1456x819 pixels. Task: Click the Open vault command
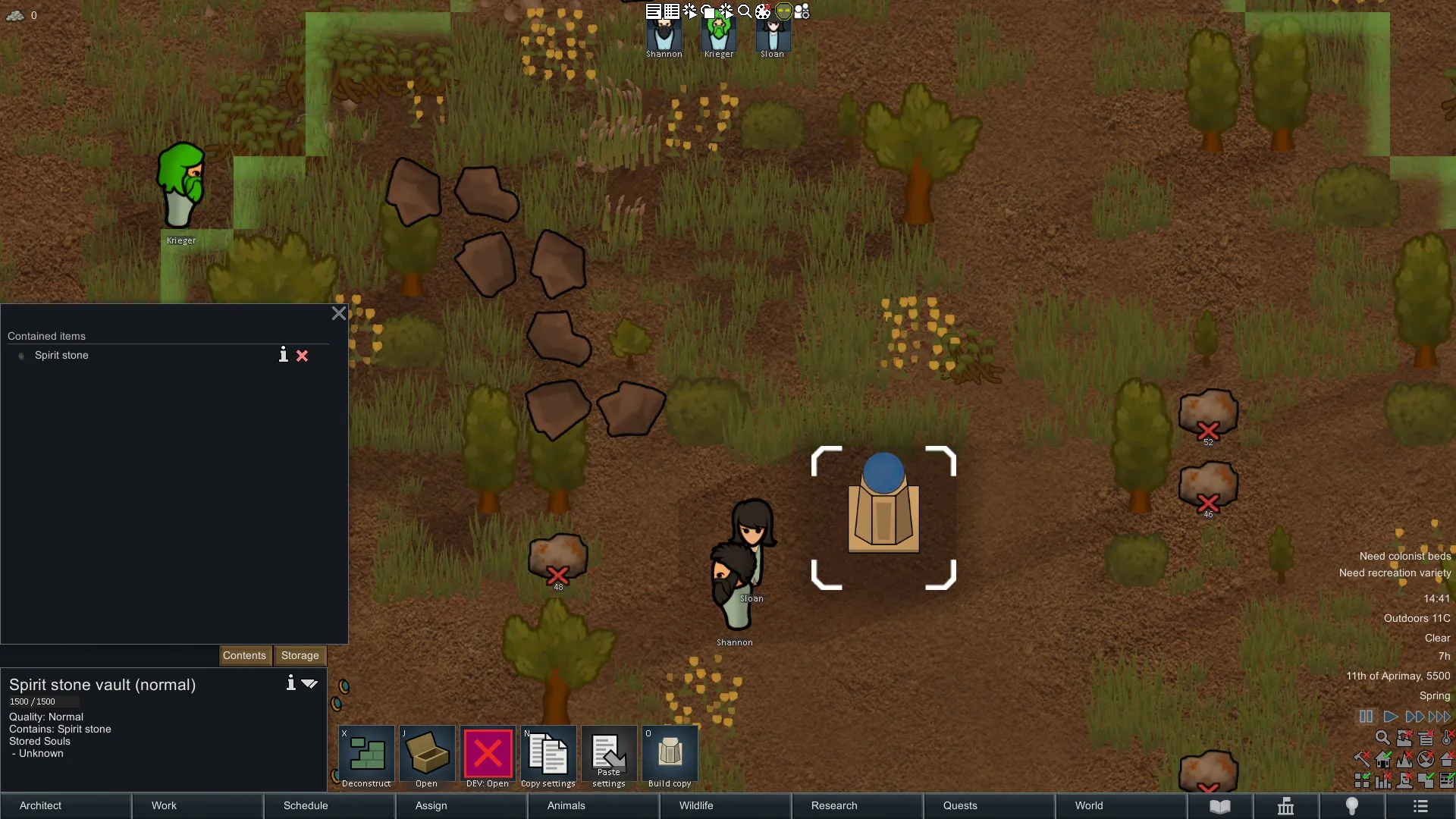(427, 757)
